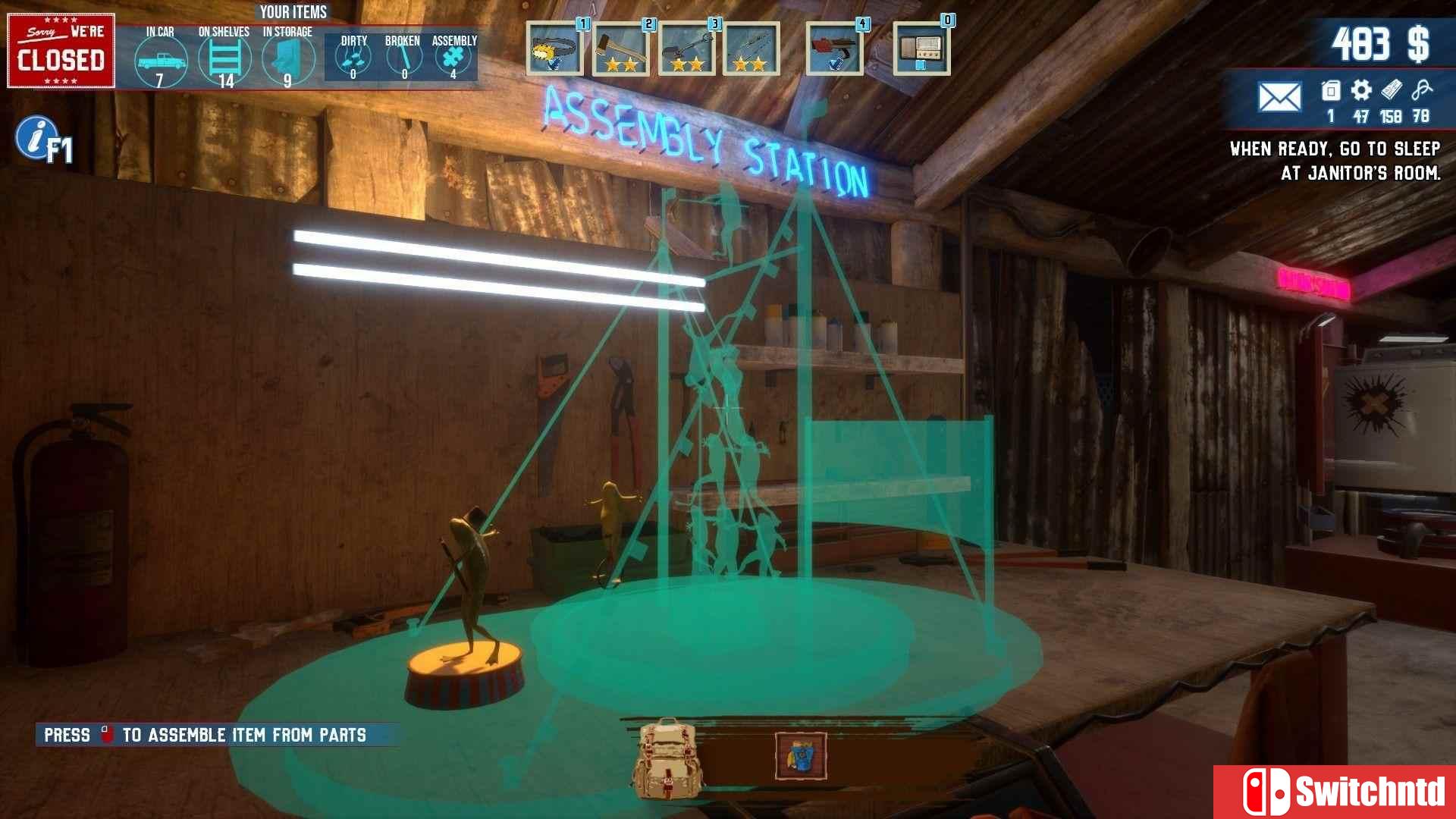1456x819 pixels.
Task: Click the fuel canister resource icon
Action: (1331, 91)
